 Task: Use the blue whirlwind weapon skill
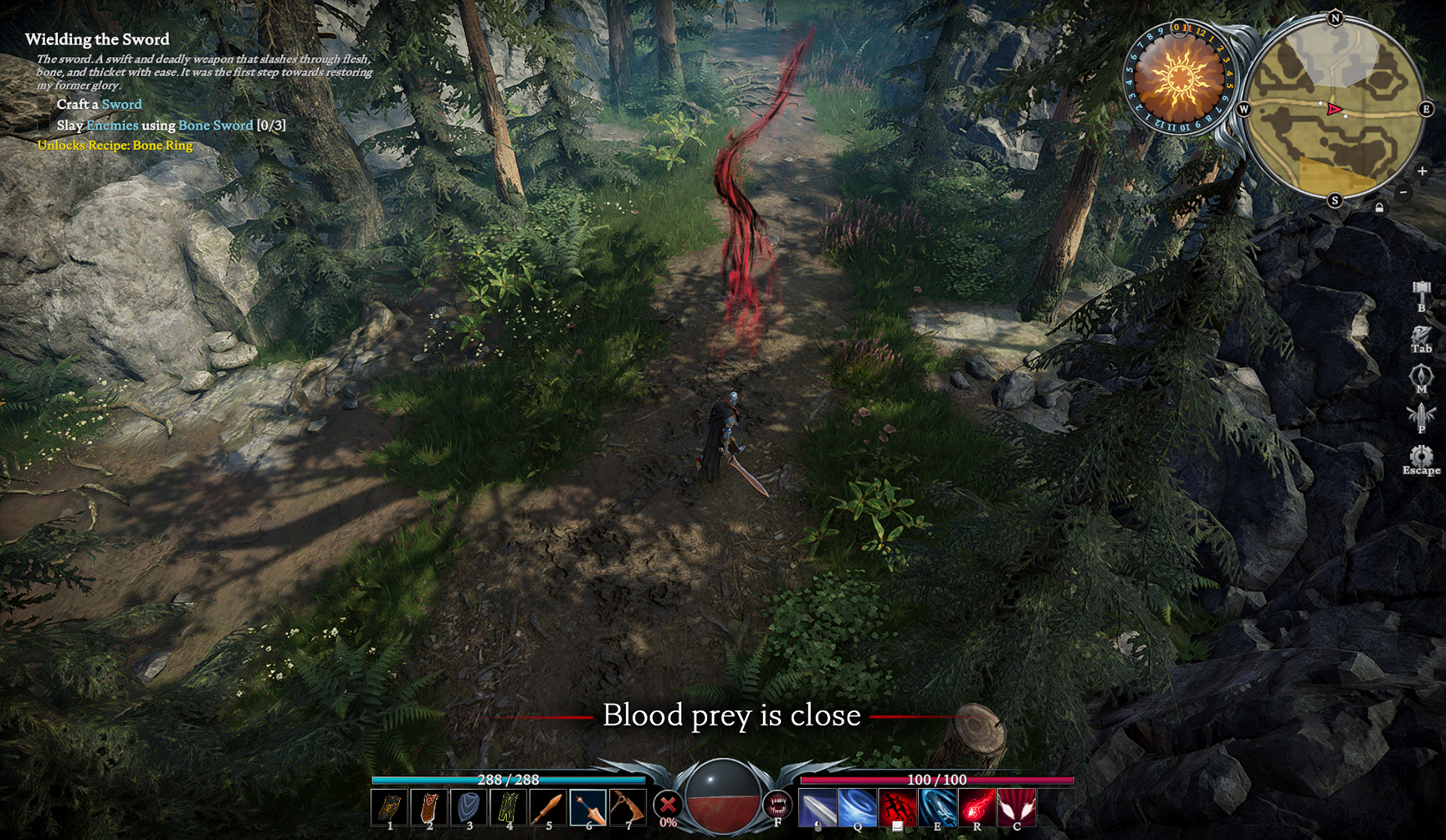point(858,807)
